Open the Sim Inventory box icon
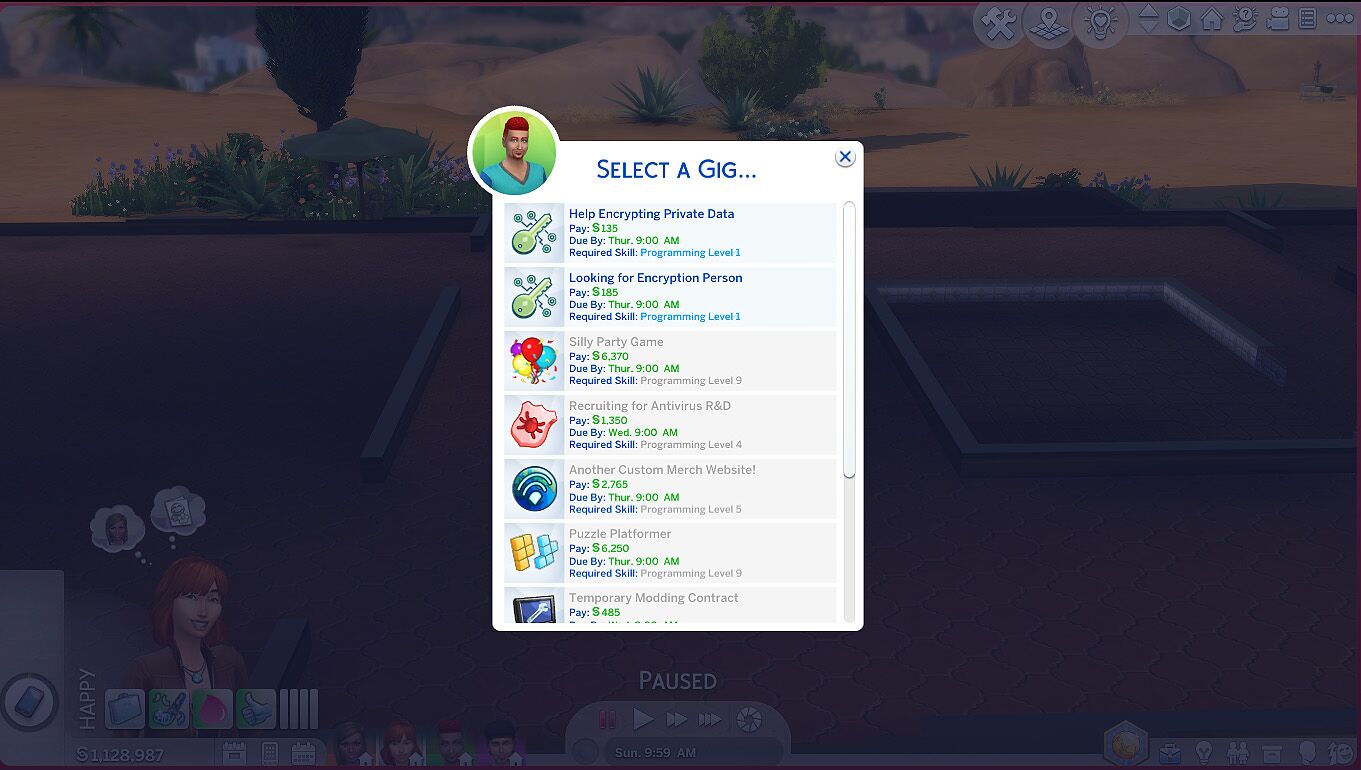Screen dimensions: 1361x770 coord(1273,752)
